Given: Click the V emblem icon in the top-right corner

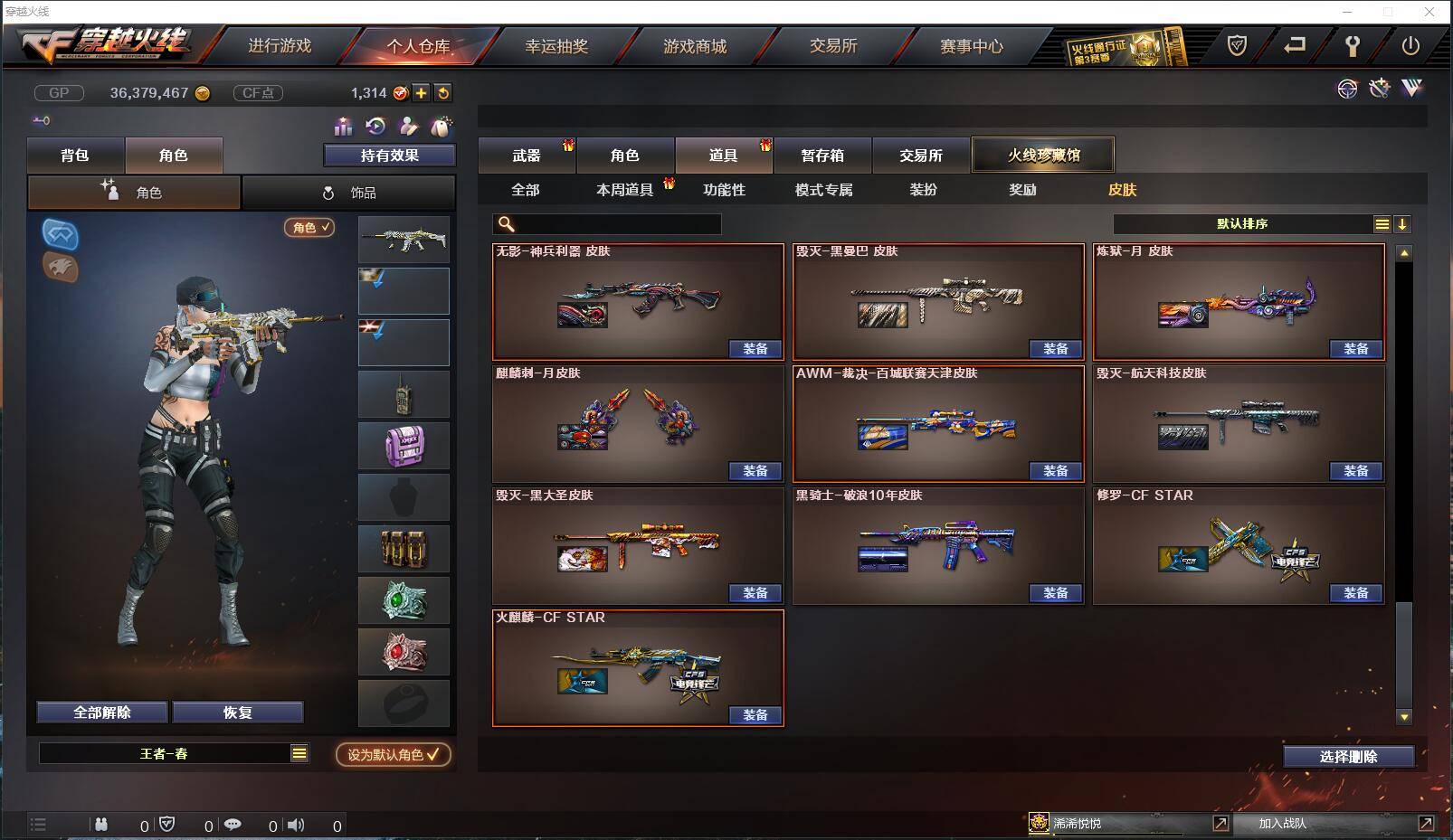Looking at the screenshot, I should 1411,89.
